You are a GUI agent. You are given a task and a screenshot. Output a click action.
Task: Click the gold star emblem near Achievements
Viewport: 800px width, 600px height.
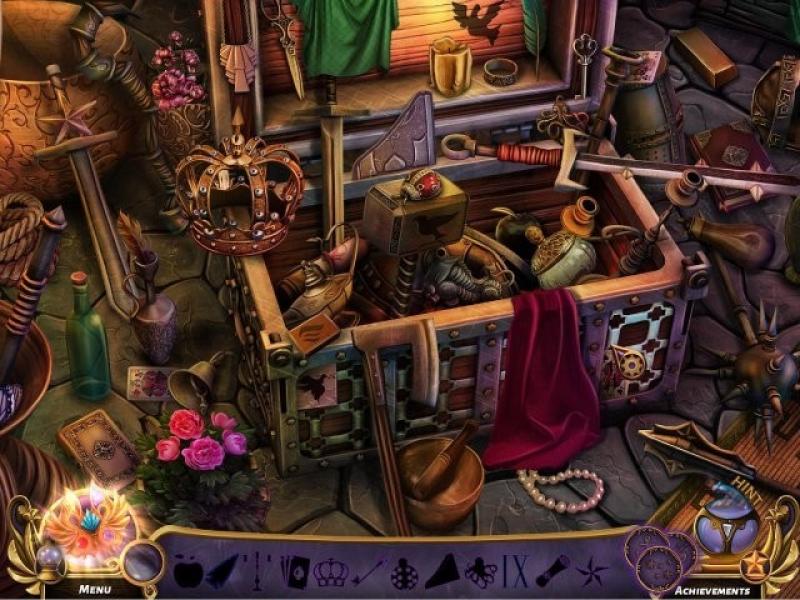point(755,567)
